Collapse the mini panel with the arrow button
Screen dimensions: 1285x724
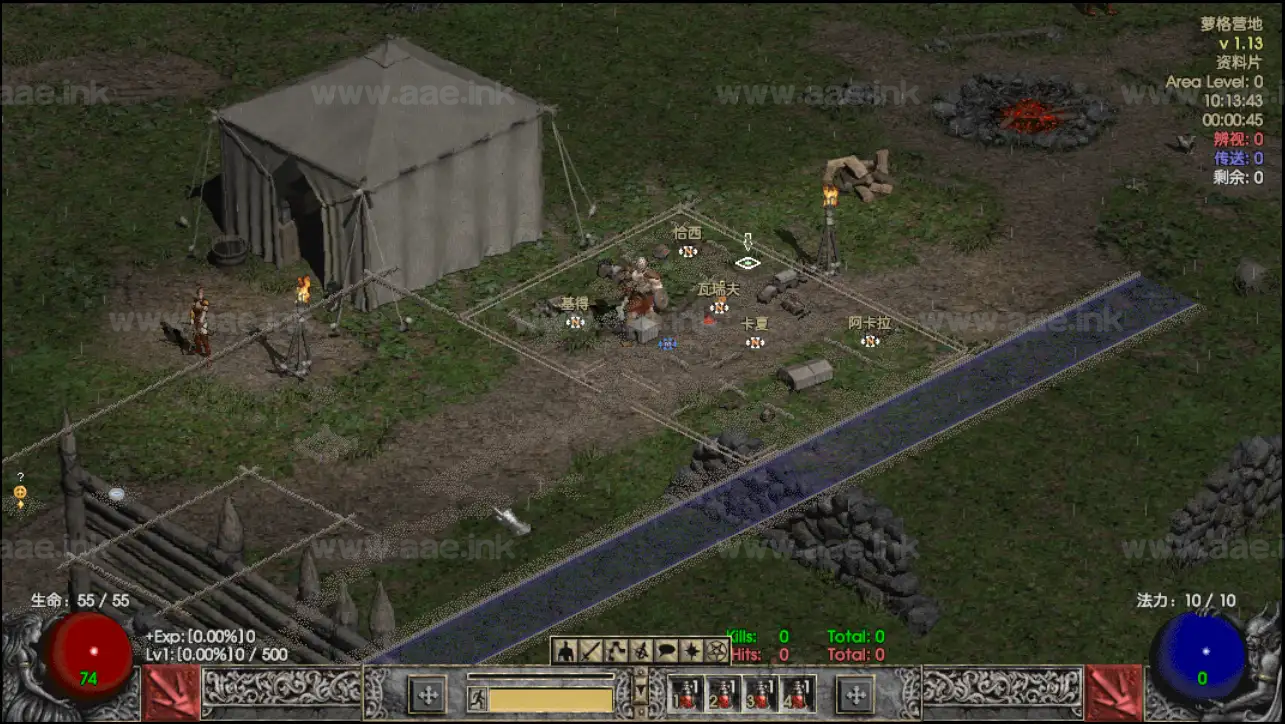click(x=642, y=688)
